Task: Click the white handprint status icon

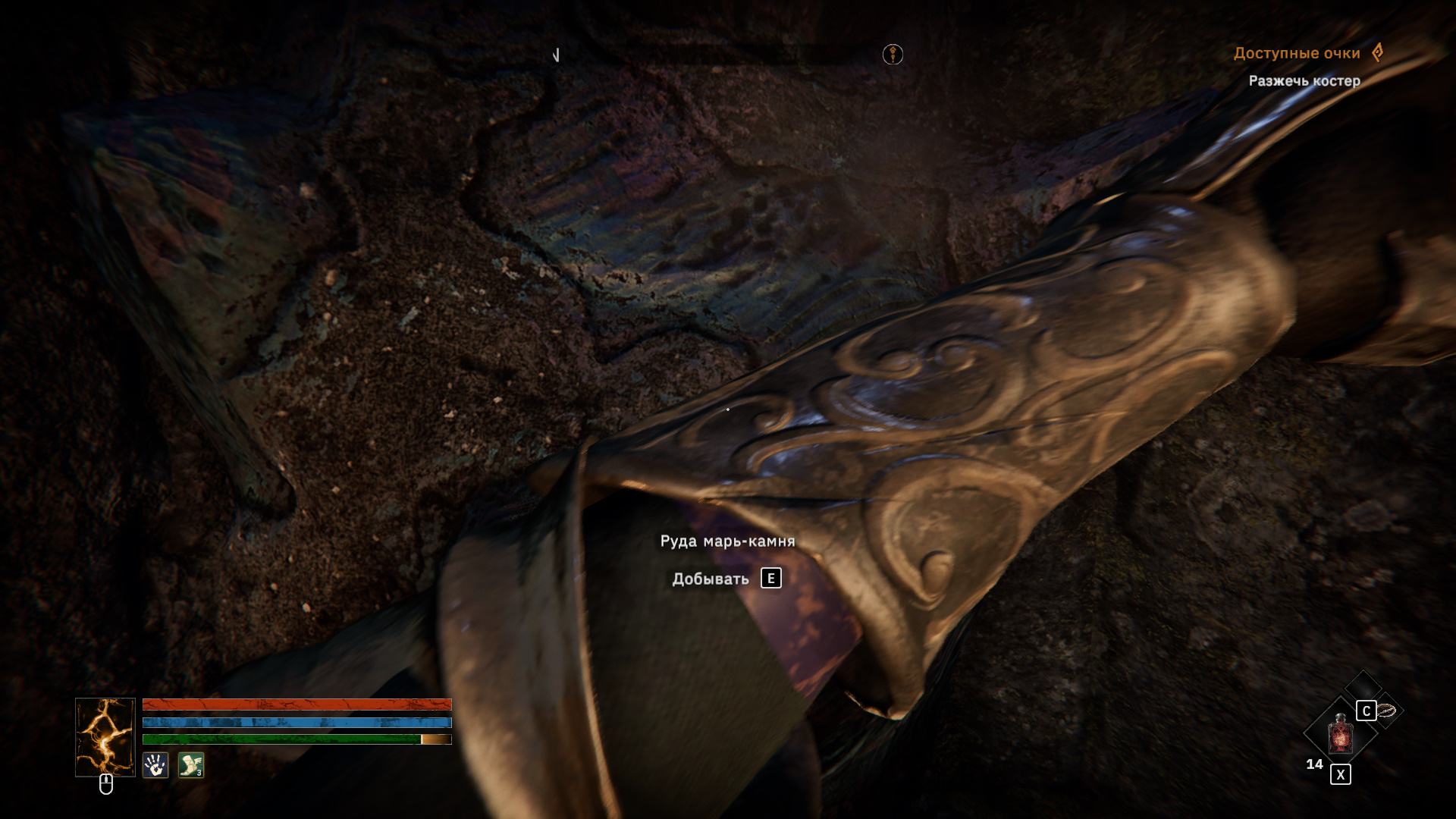Action: pyautogui.click(x=155, y=765)
